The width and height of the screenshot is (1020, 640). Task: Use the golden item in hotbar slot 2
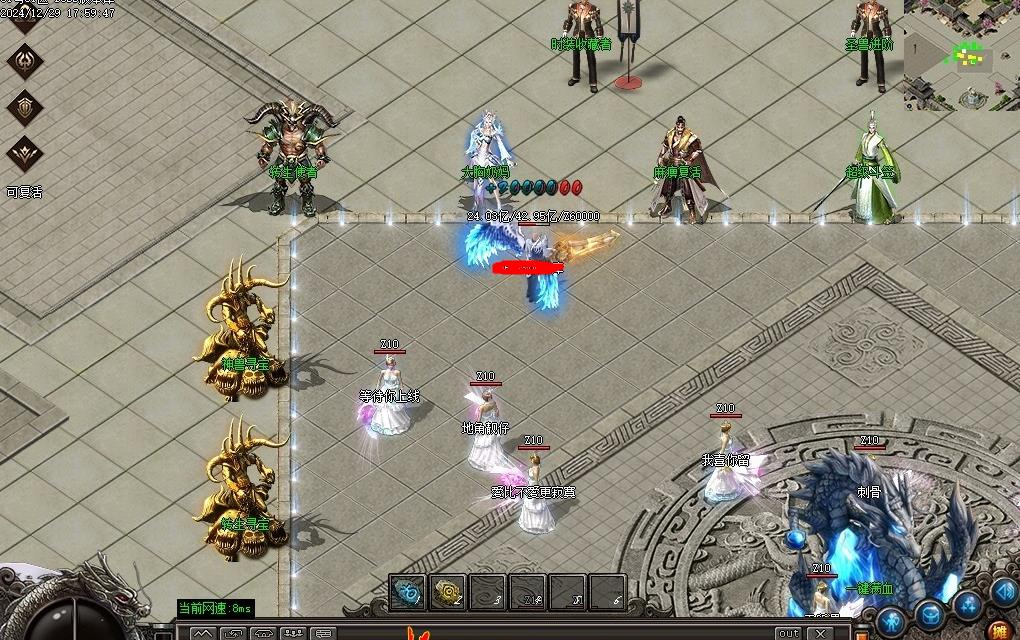(447, 592)
